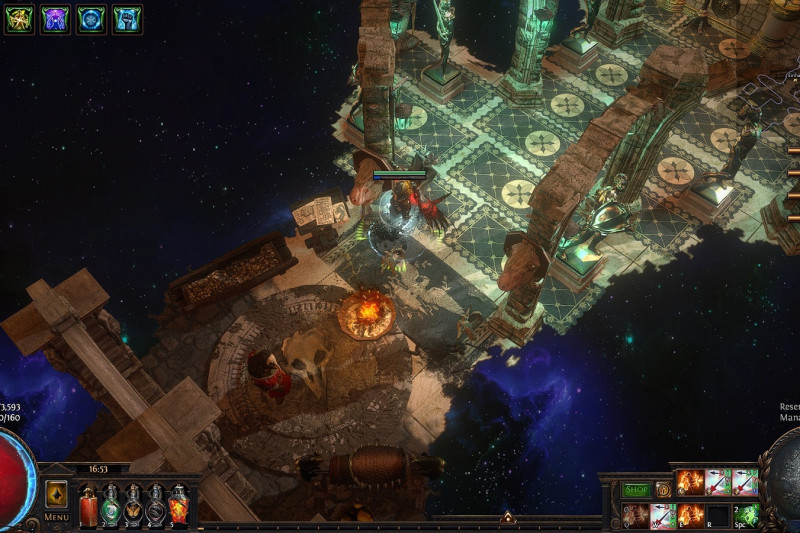Open the Menu button
800x533 pixels.
56,498
